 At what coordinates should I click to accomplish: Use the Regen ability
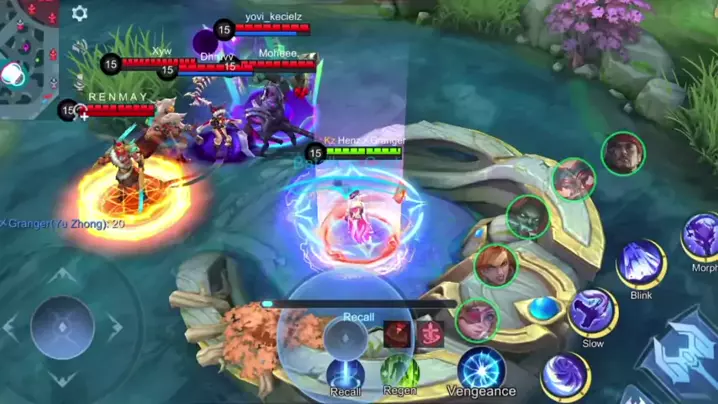[x=399, y=371]
